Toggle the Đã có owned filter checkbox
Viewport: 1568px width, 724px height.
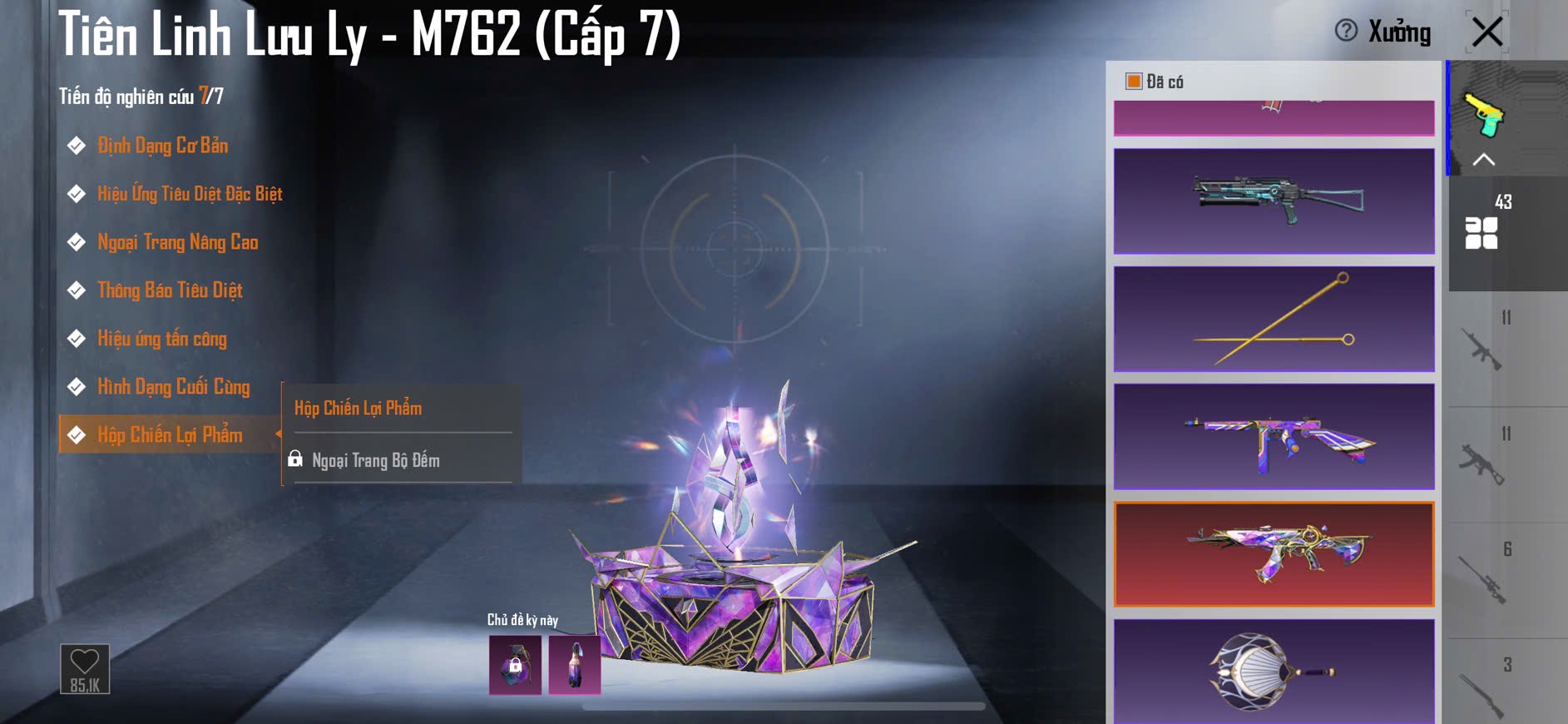(1134, 81)
